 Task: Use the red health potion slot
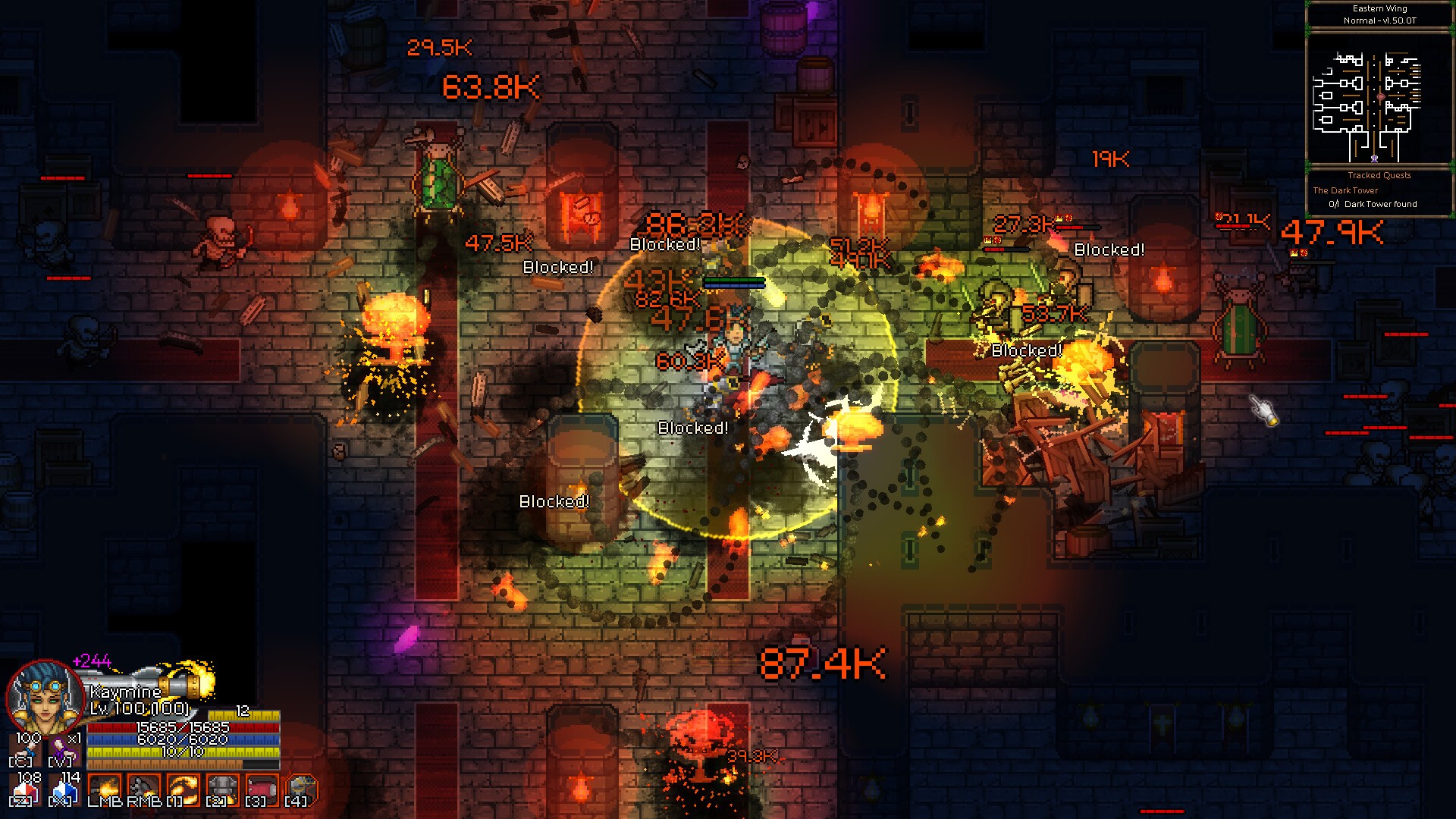[27, 790]
